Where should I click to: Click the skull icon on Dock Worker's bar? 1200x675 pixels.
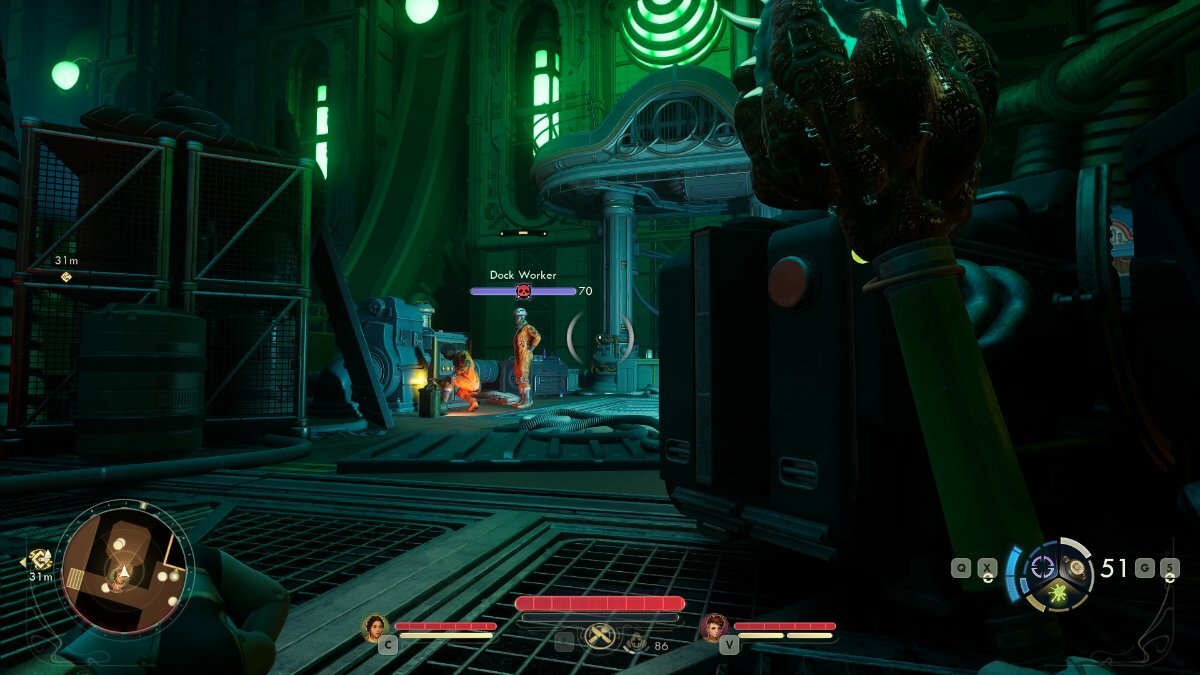[x=522, y=291]
